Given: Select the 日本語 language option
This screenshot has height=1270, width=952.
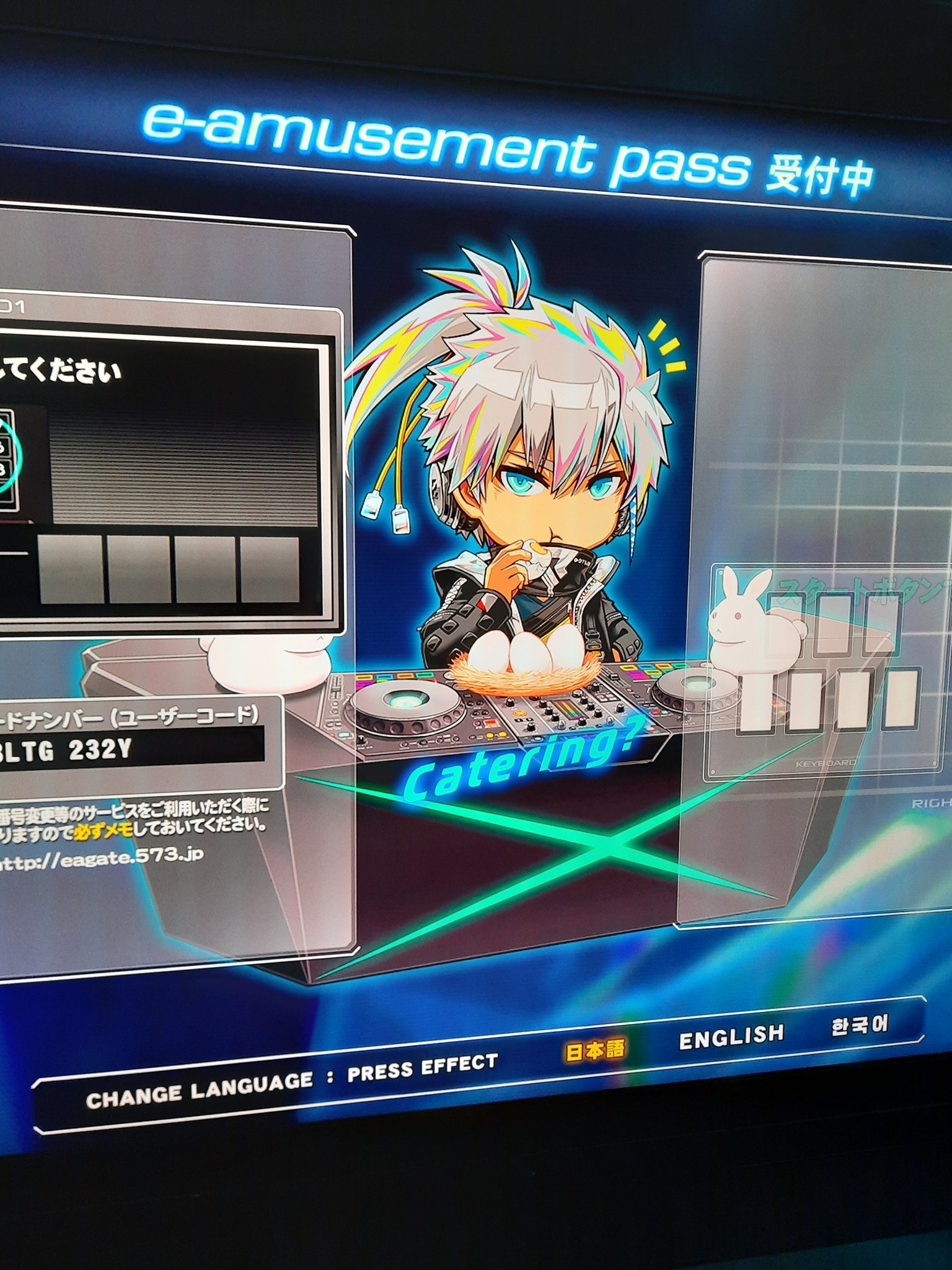Looking at the screenshot, I should coord(594,1050).
